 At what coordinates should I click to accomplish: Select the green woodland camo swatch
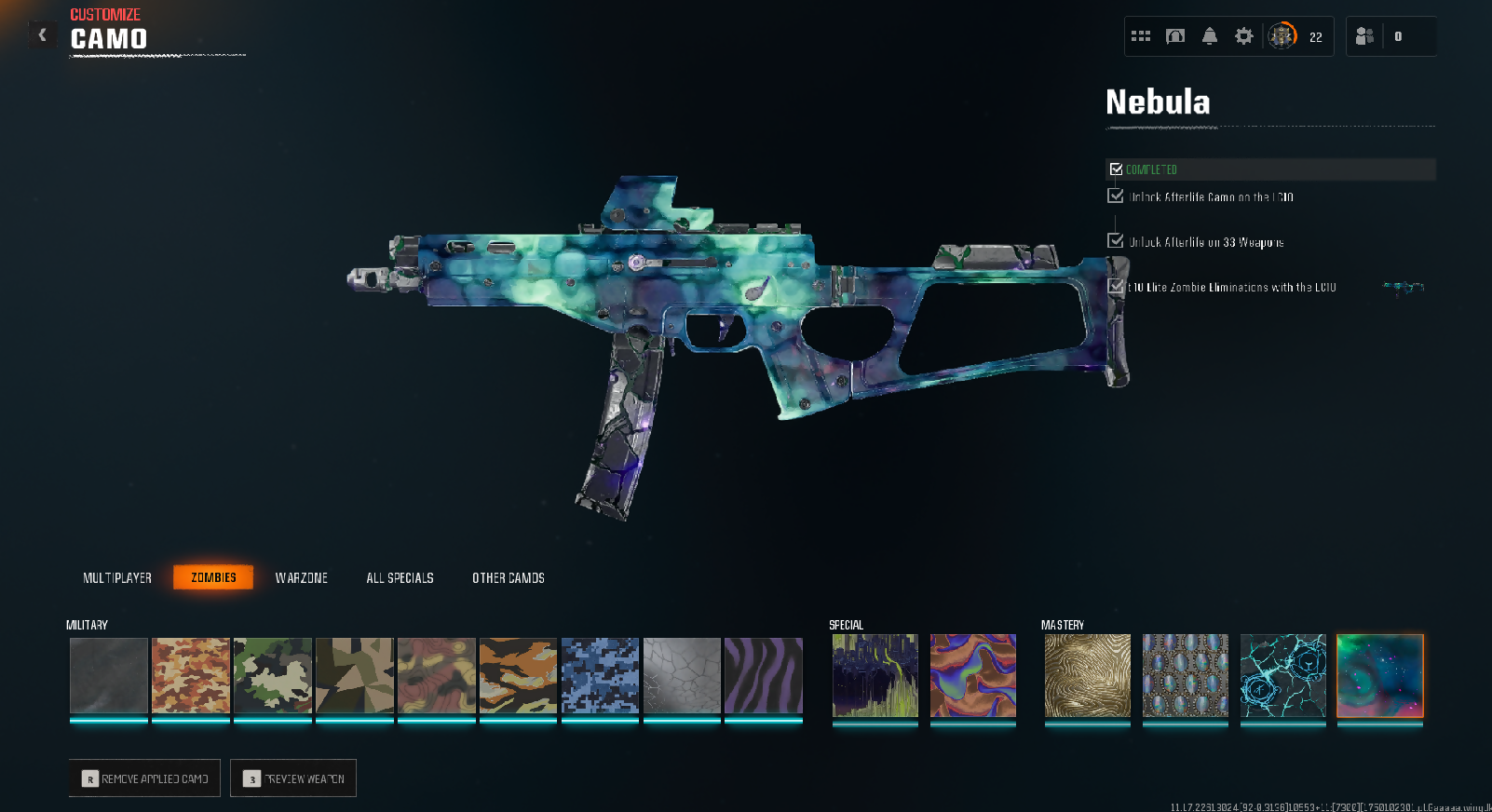[273, 676]
